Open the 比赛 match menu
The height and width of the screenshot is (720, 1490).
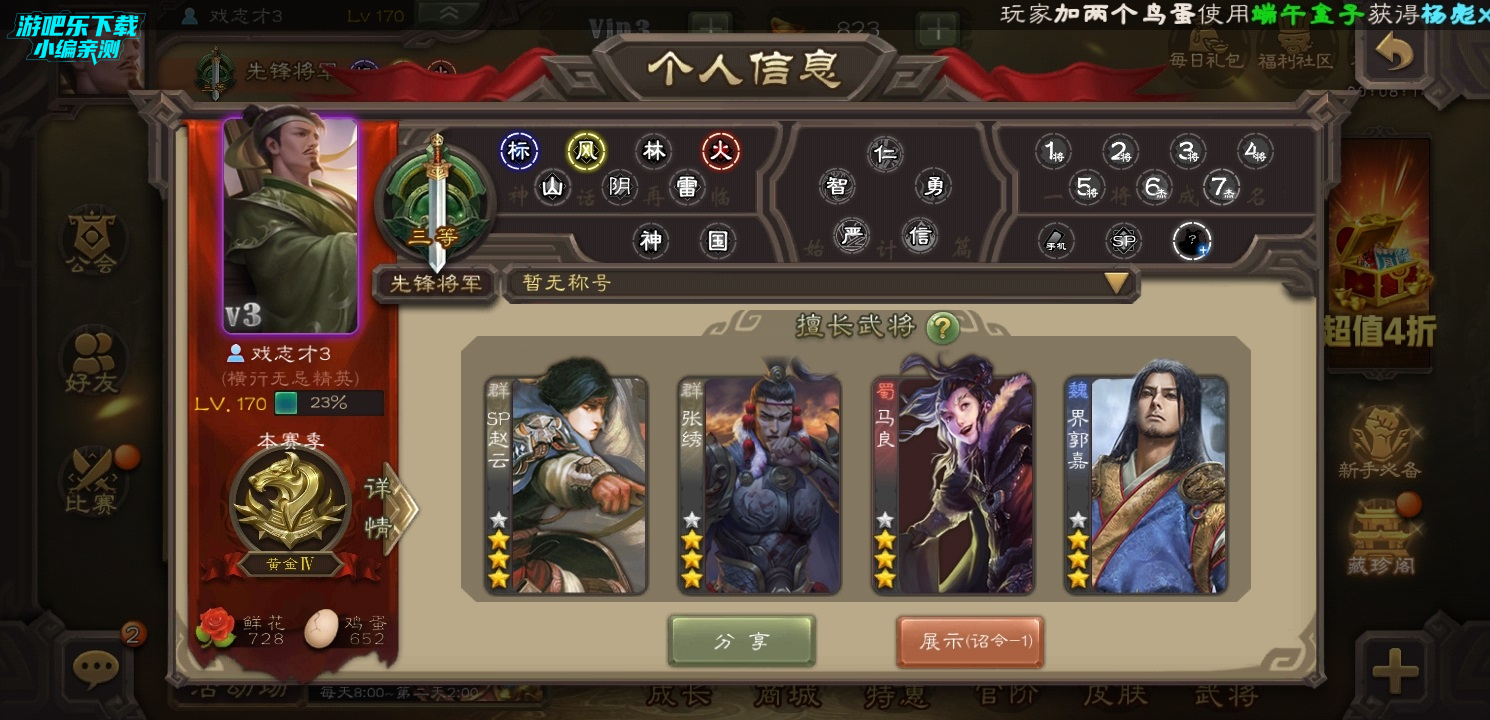pos(93,480)
